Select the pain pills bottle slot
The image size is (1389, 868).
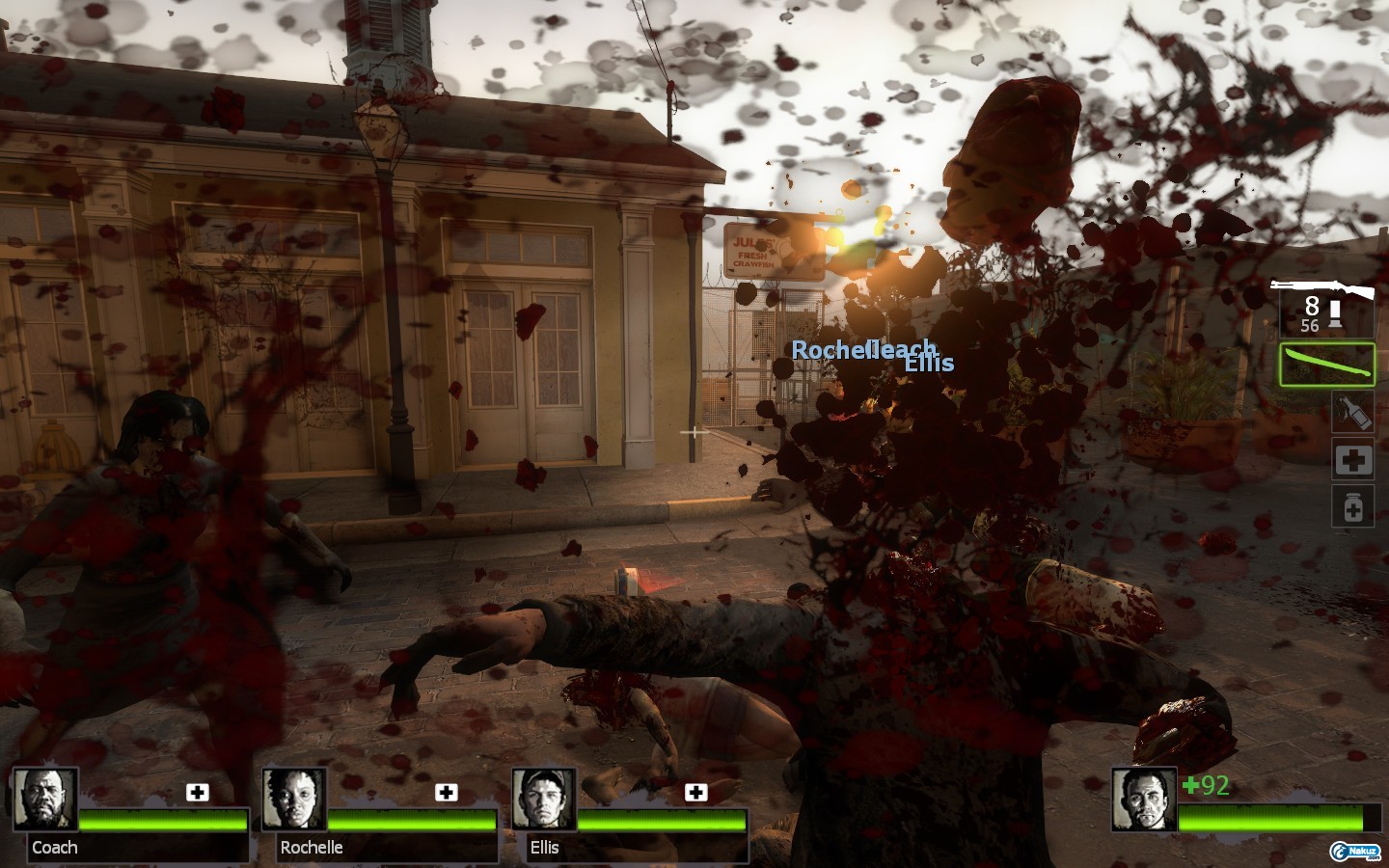[1352, 506]
